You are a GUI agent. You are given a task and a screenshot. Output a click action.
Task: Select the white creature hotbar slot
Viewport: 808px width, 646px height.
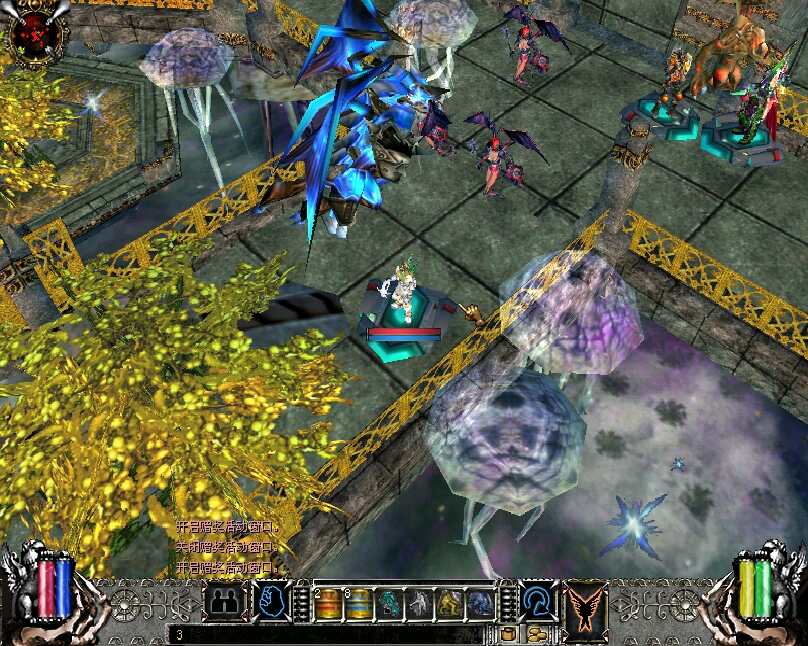point(419,603)
